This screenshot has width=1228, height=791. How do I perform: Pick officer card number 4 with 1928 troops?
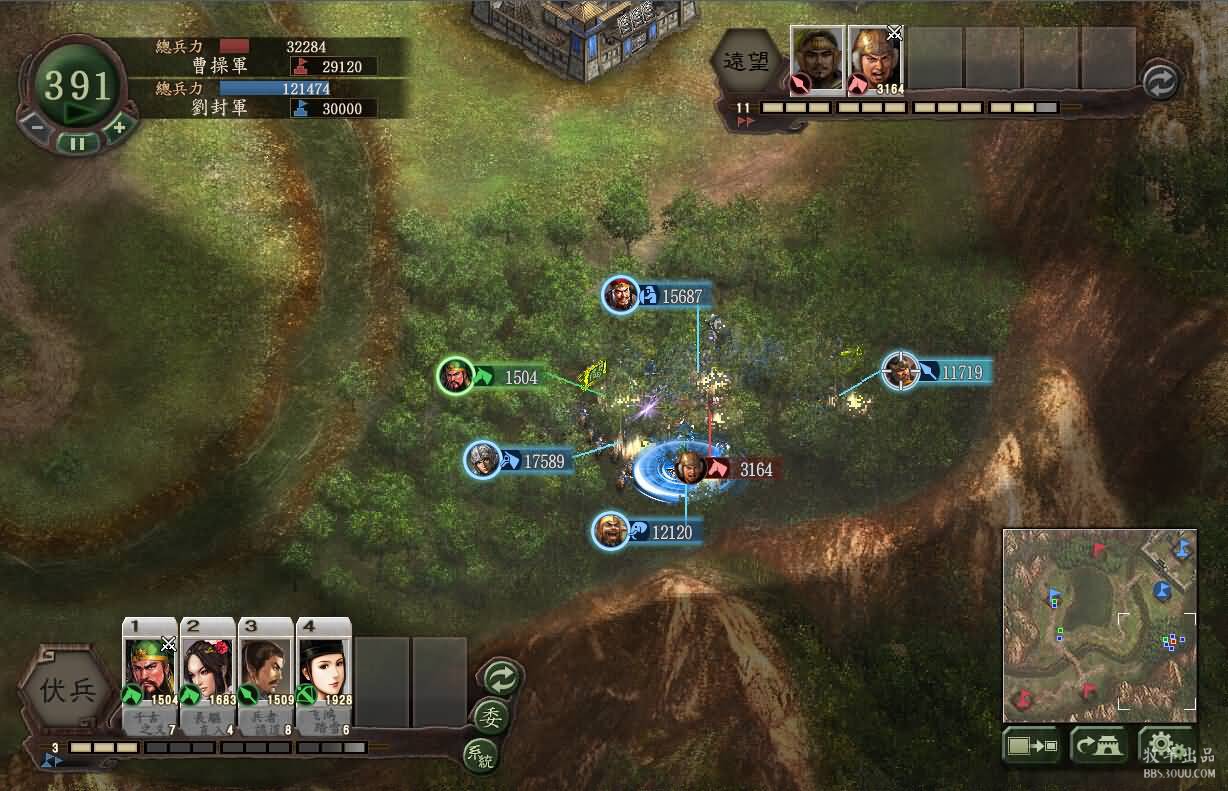click(324, 670)
